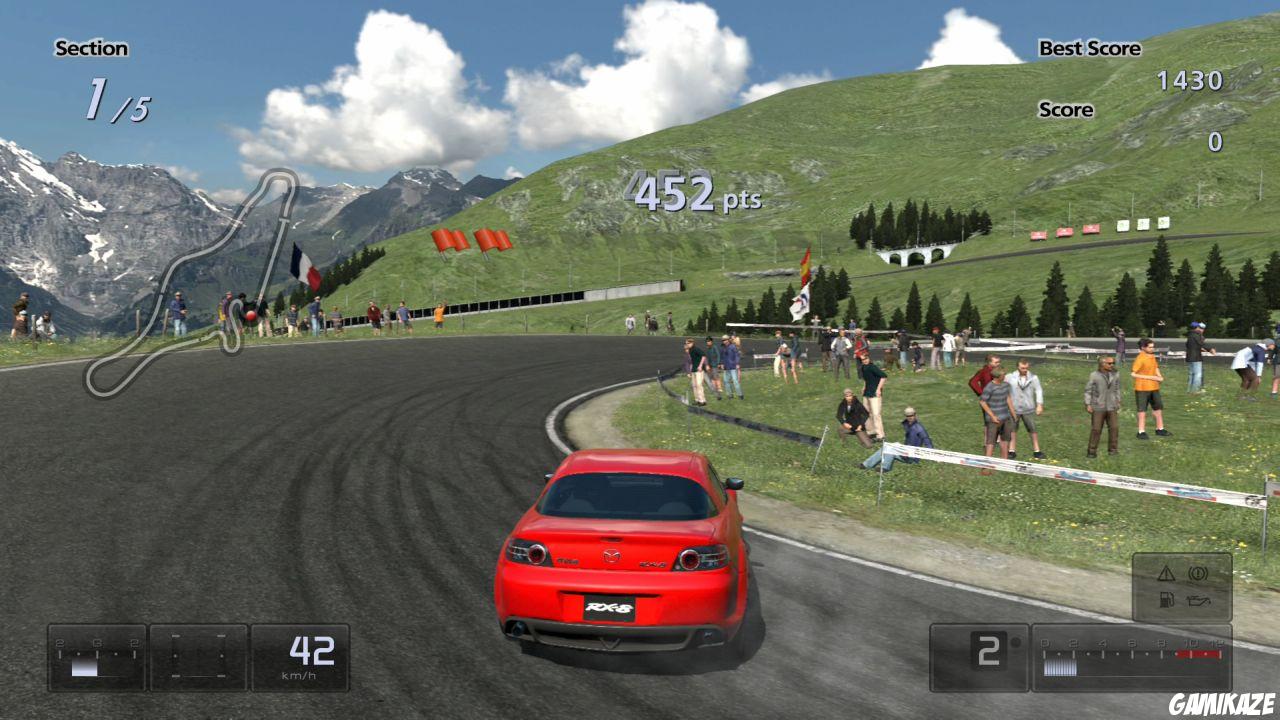Select the brake warning indicator icon
Viewport: 1280px width, 720px height.
tap(1198, 573)
